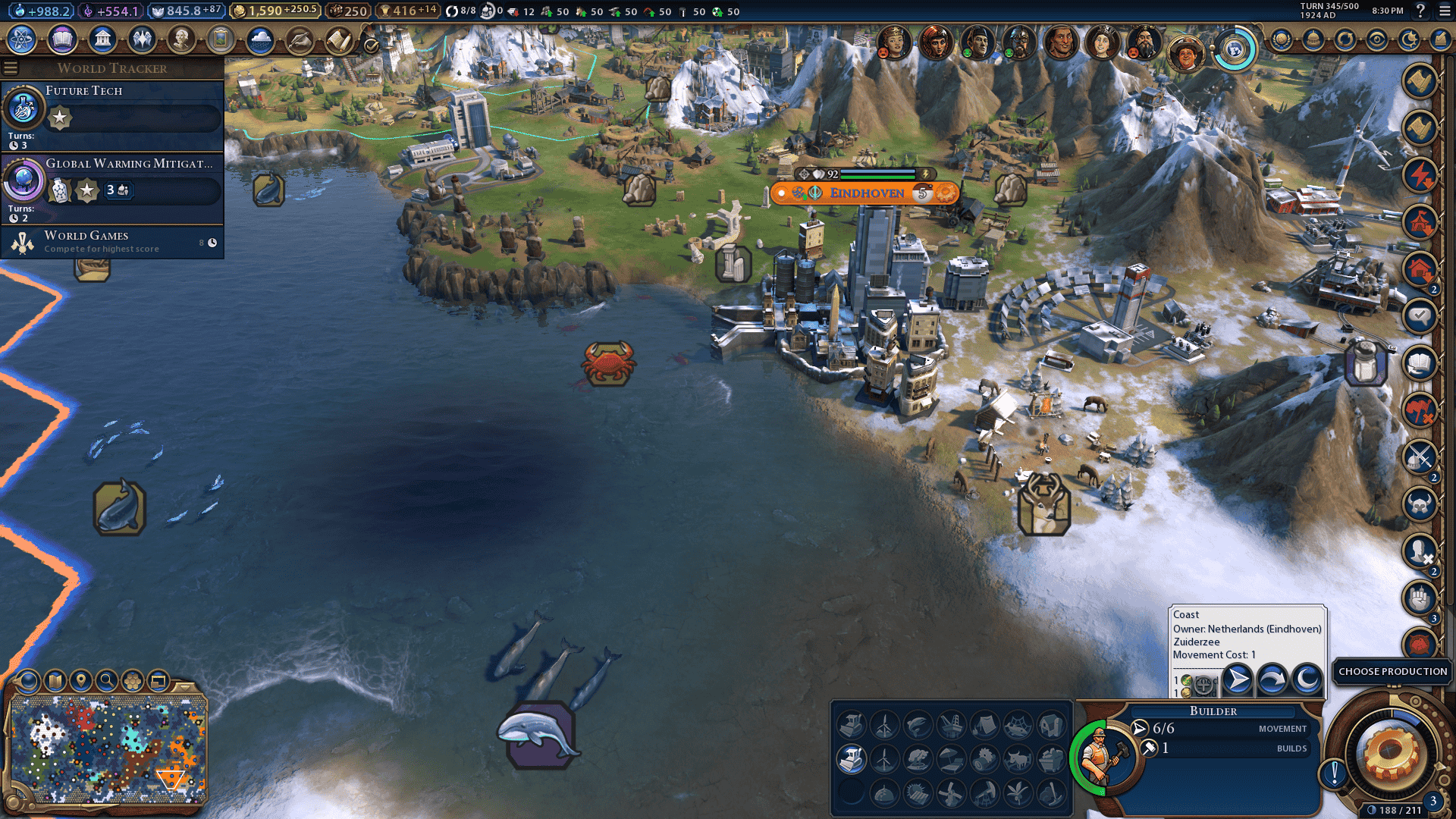This screenshot has width=1456, height=819.
Task: Open the government building icon
Action: 102,39
